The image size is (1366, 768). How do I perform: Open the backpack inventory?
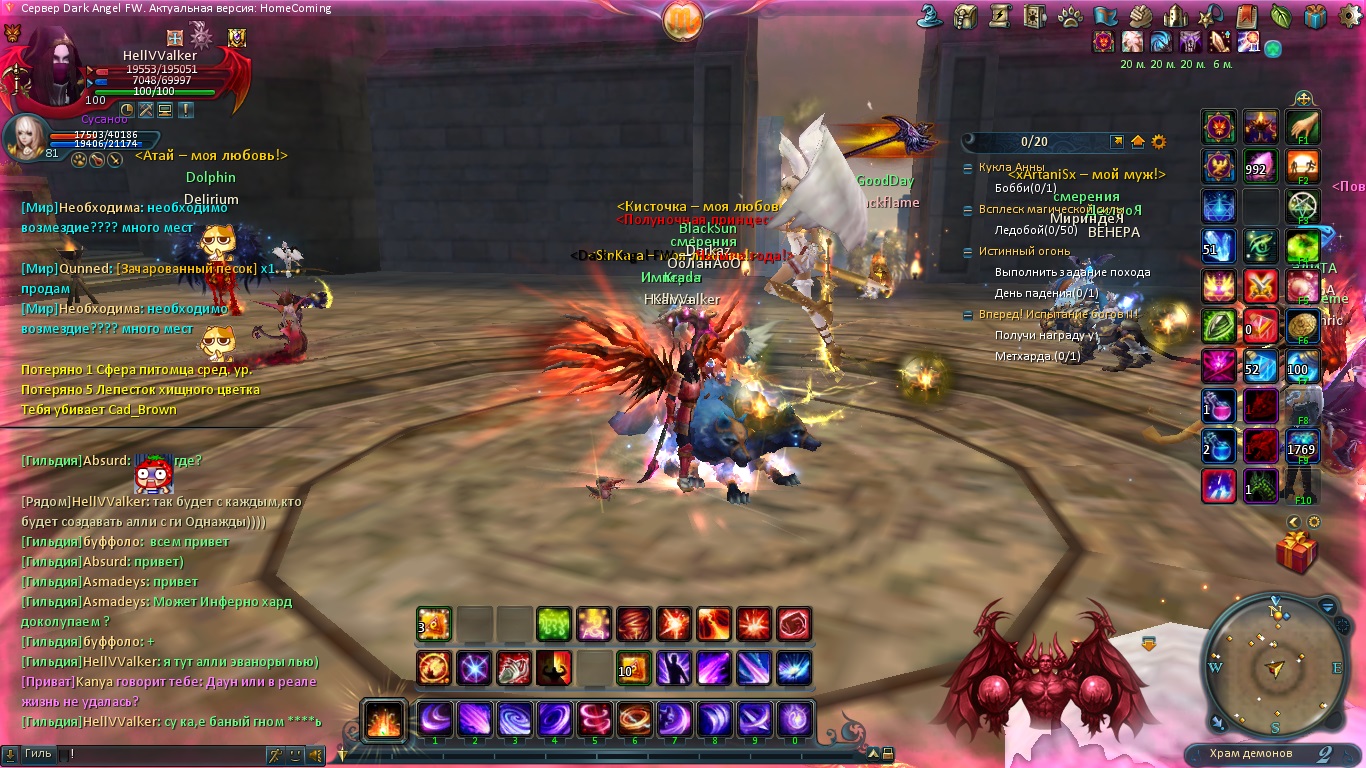point(965,16)
